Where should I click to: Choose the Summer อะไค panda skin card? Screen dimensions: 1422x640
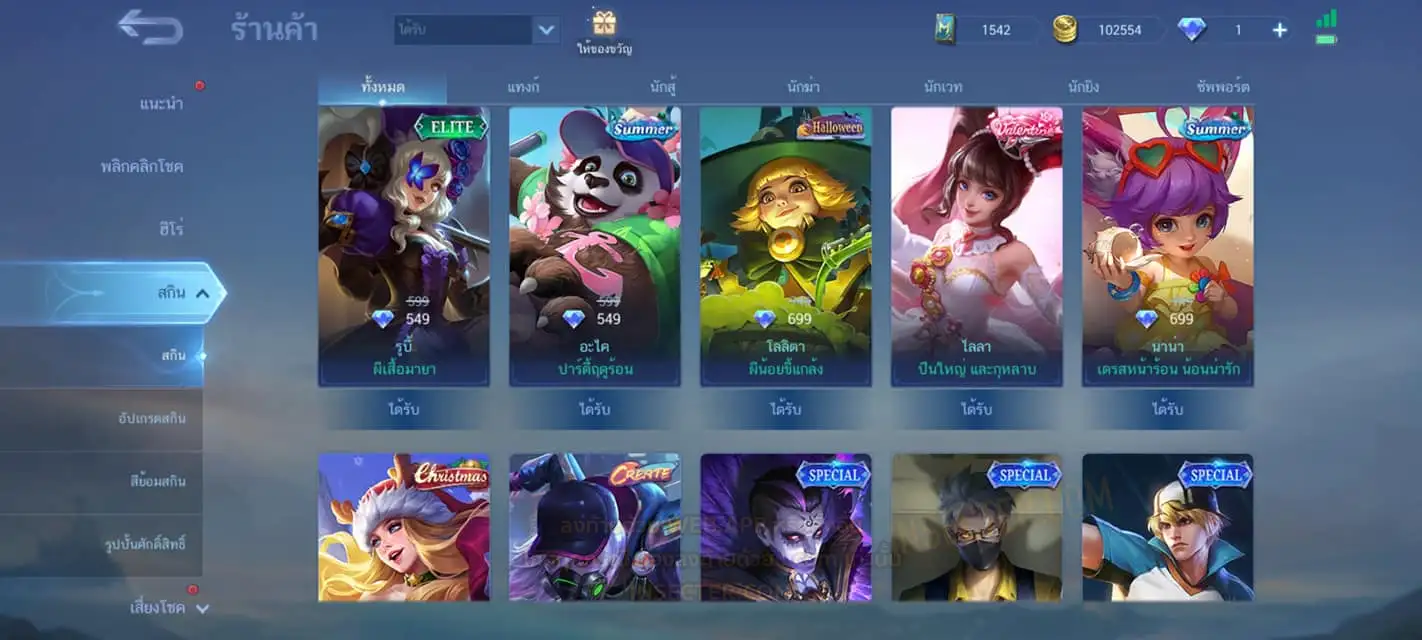[x=595, y=245]
